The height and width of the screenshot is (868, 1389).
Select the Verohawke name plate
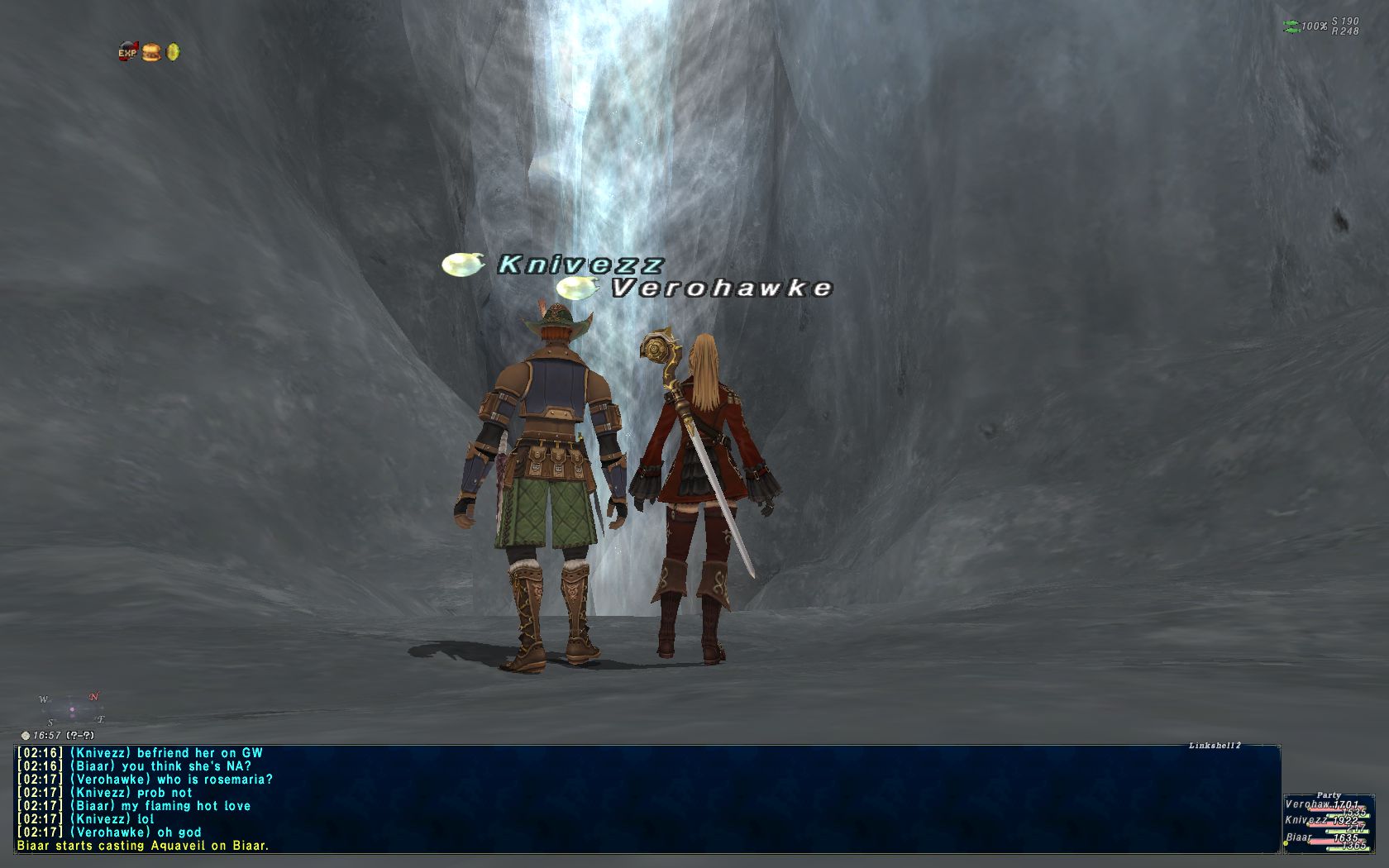point(720,288)
